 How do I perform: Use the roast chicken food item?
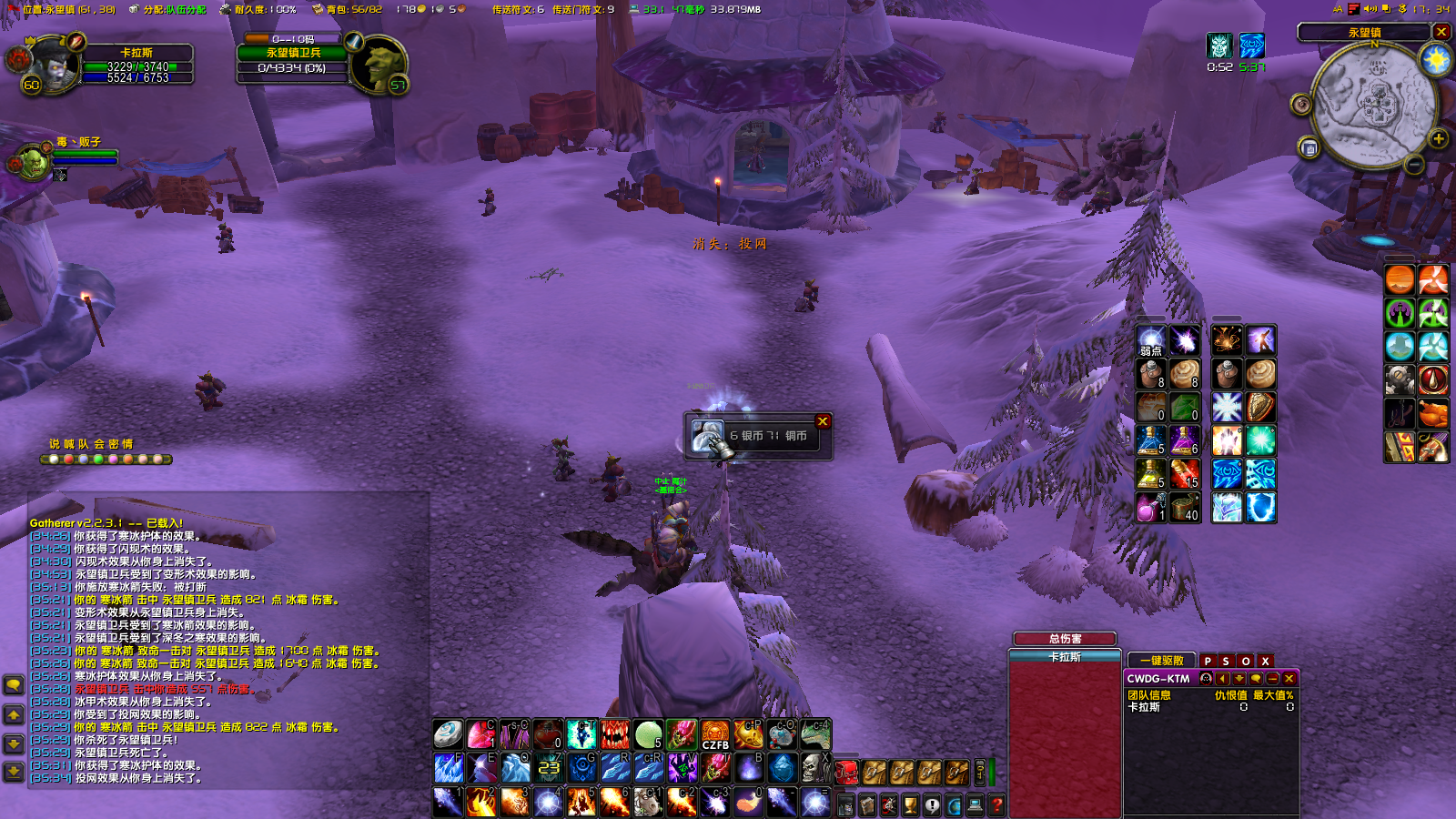(1432, 414)
